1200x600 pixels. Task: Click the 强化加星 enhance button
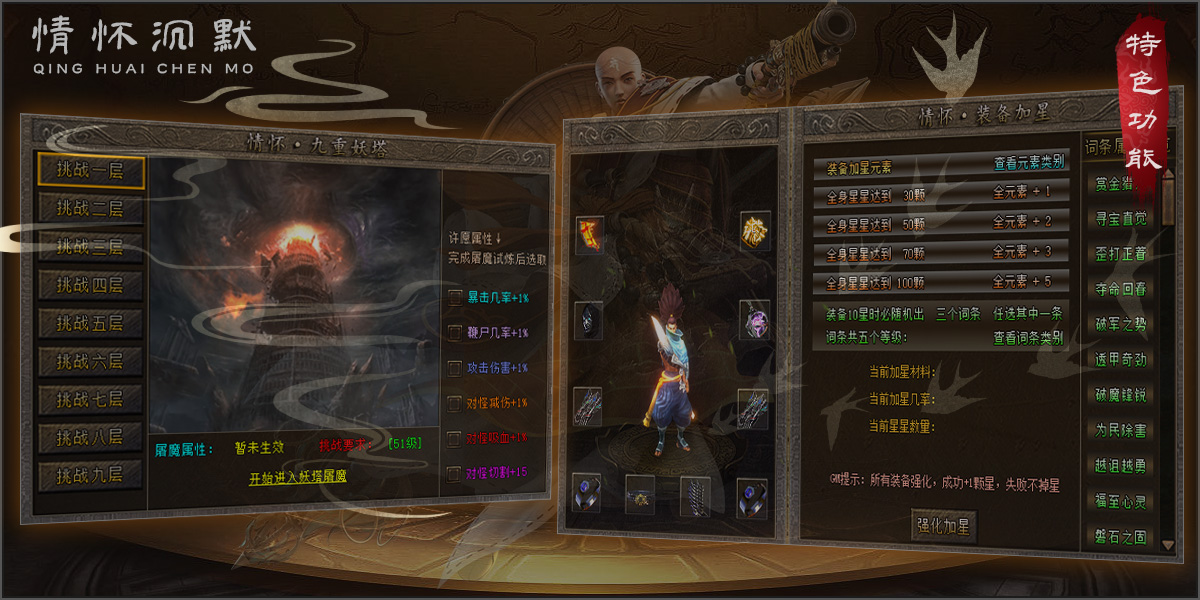click(944, 525)
